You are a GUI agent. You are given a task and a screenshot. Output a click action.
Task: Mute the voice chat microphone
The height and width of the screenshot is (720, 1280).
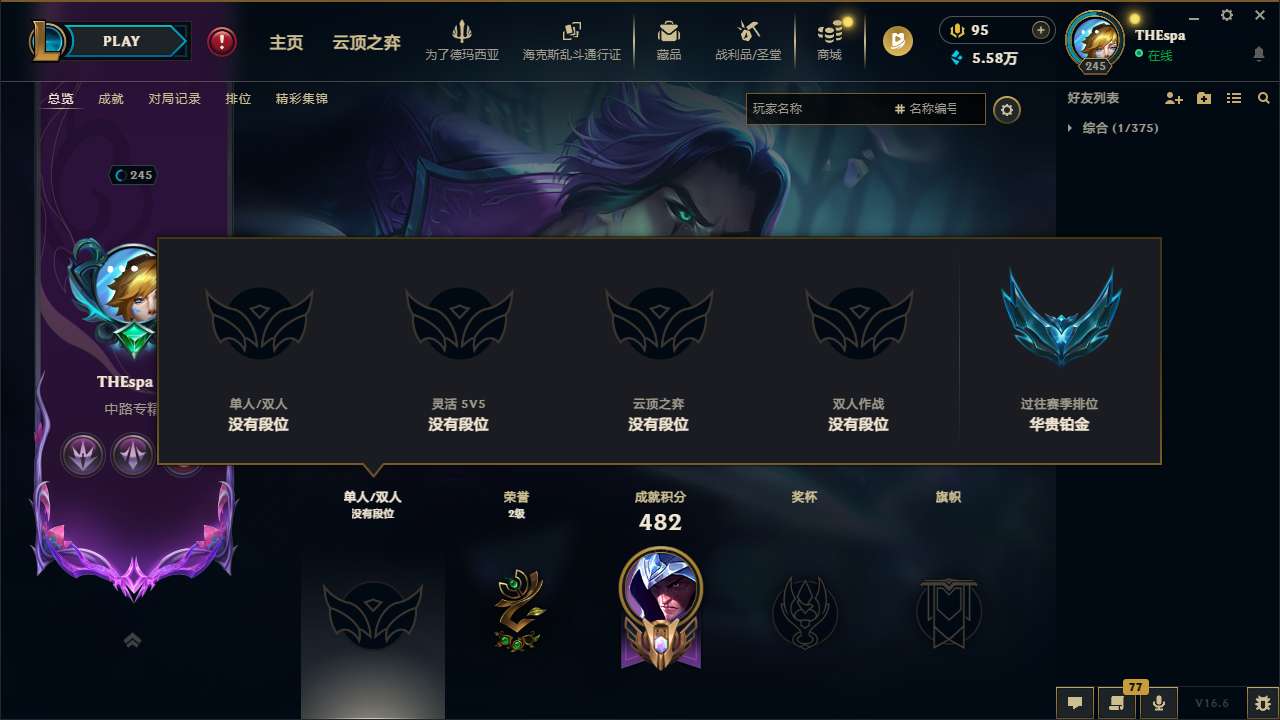click(1159, 702)
